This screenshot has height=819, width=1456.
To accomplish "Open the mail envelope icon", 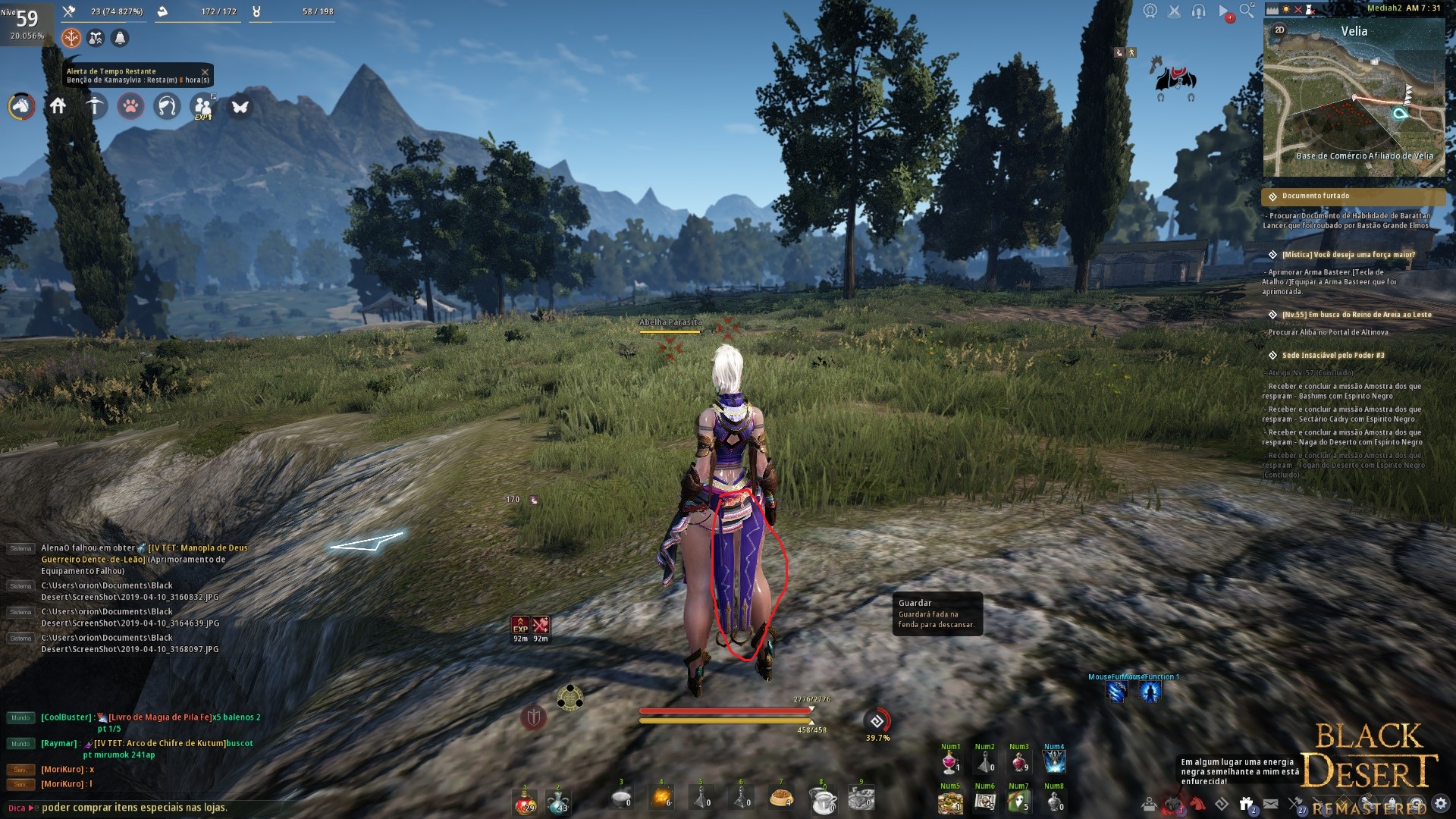I will 1271,804.
